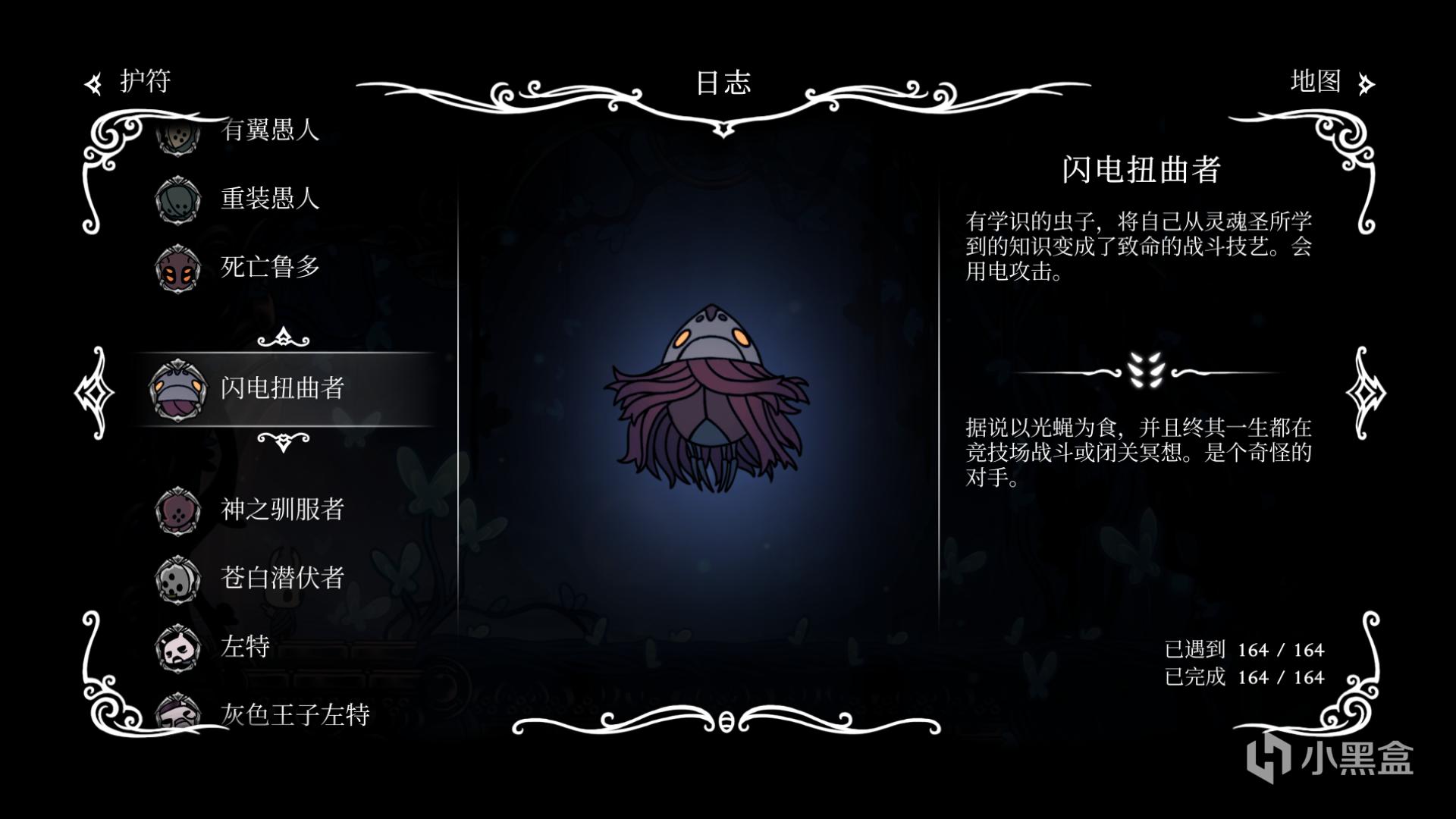Switch to the 护符 charms tab
1456x819 pixels.
(x=130, y=82)
